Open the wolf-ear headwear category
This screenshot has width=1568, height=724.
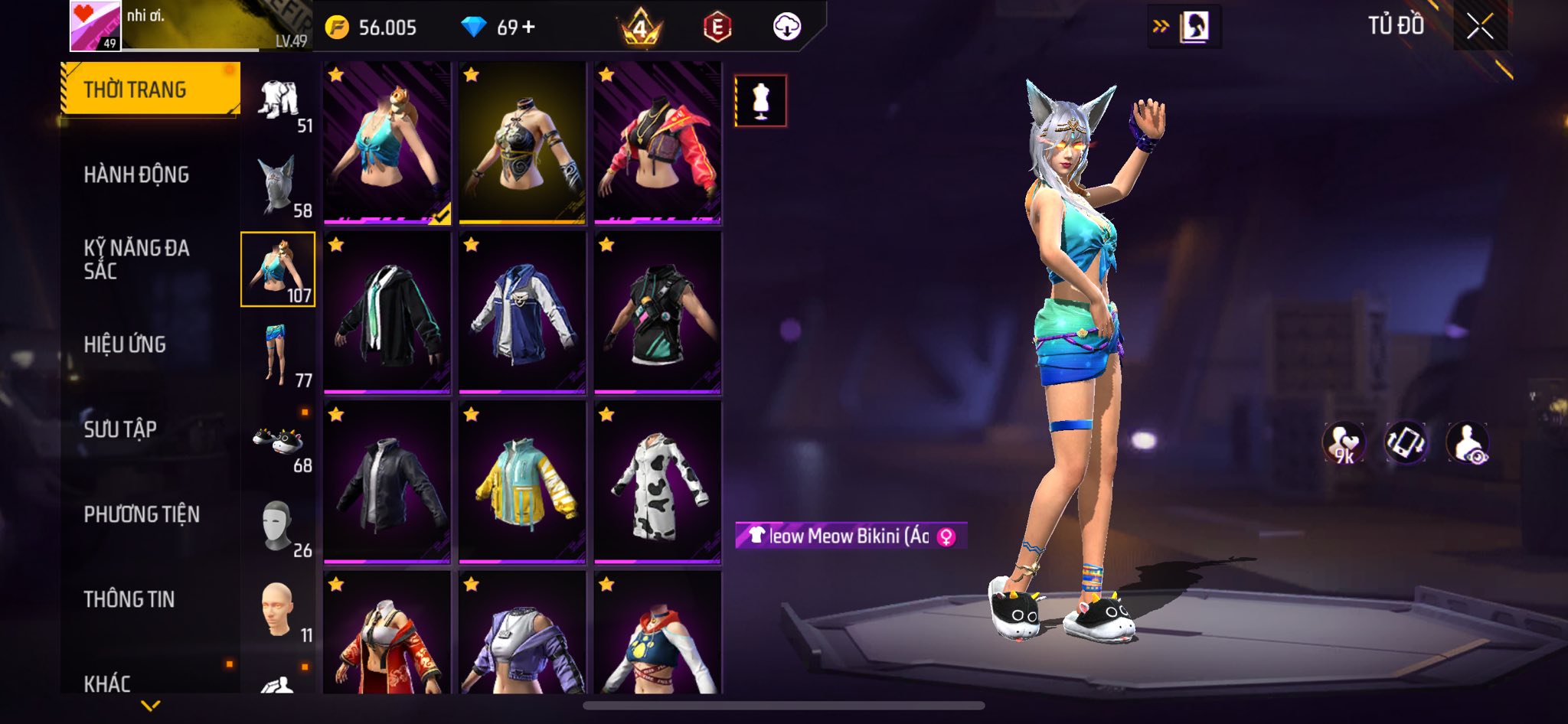(x=278, y=186)
